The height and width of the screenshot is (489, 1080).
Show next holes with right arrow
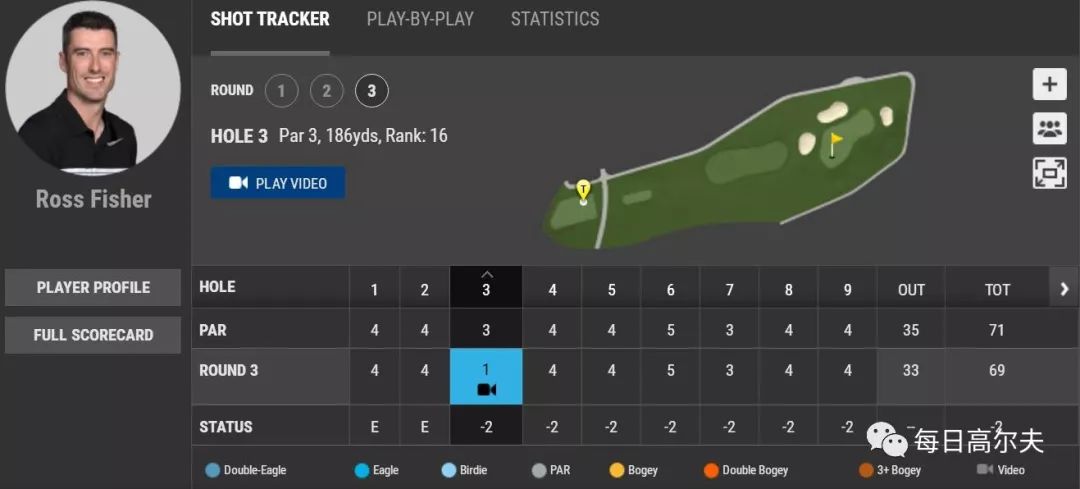[x=1064, y=289]
